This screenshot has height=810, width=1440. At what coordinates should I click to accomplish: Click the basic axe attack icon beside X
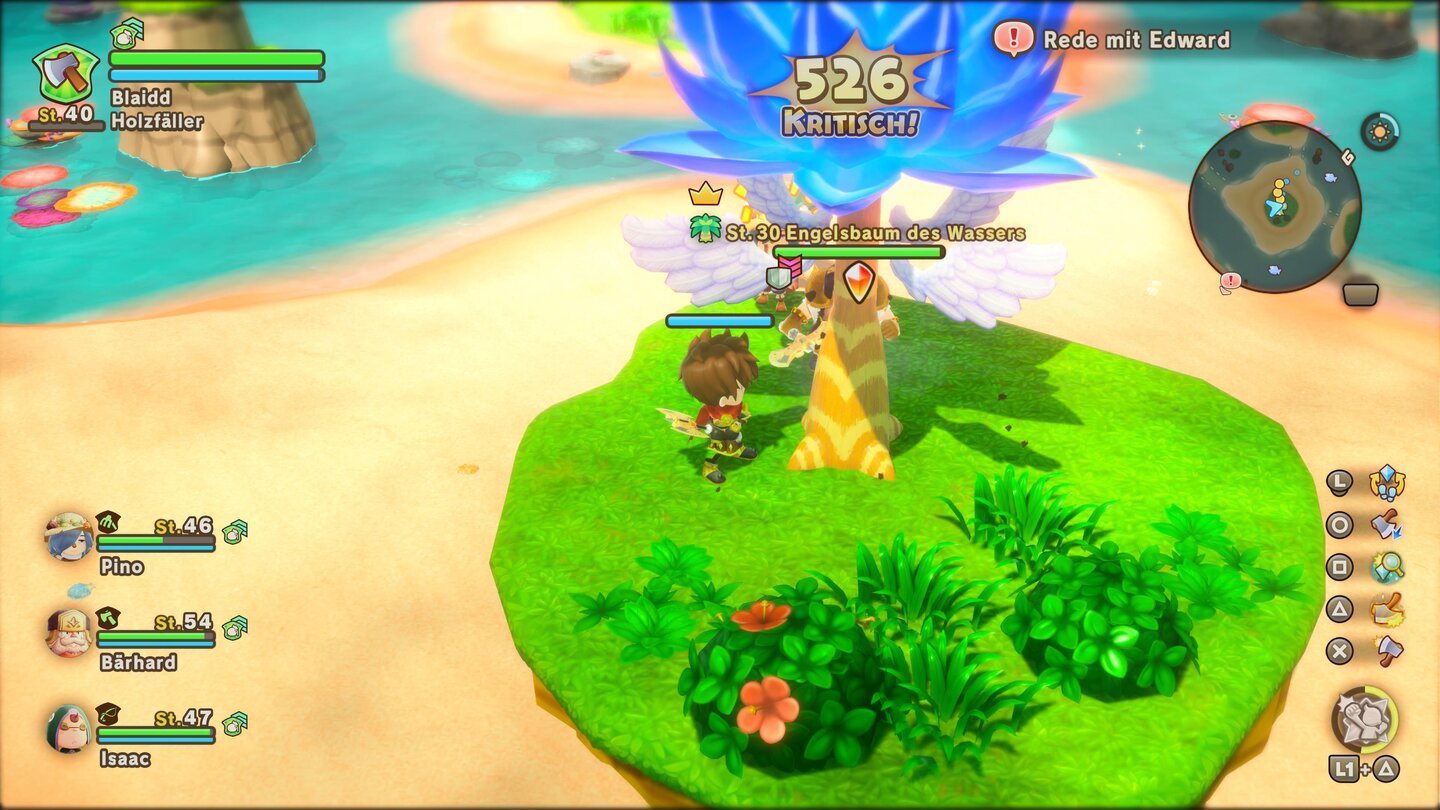pyautogui.click(x=1387, y=649)
